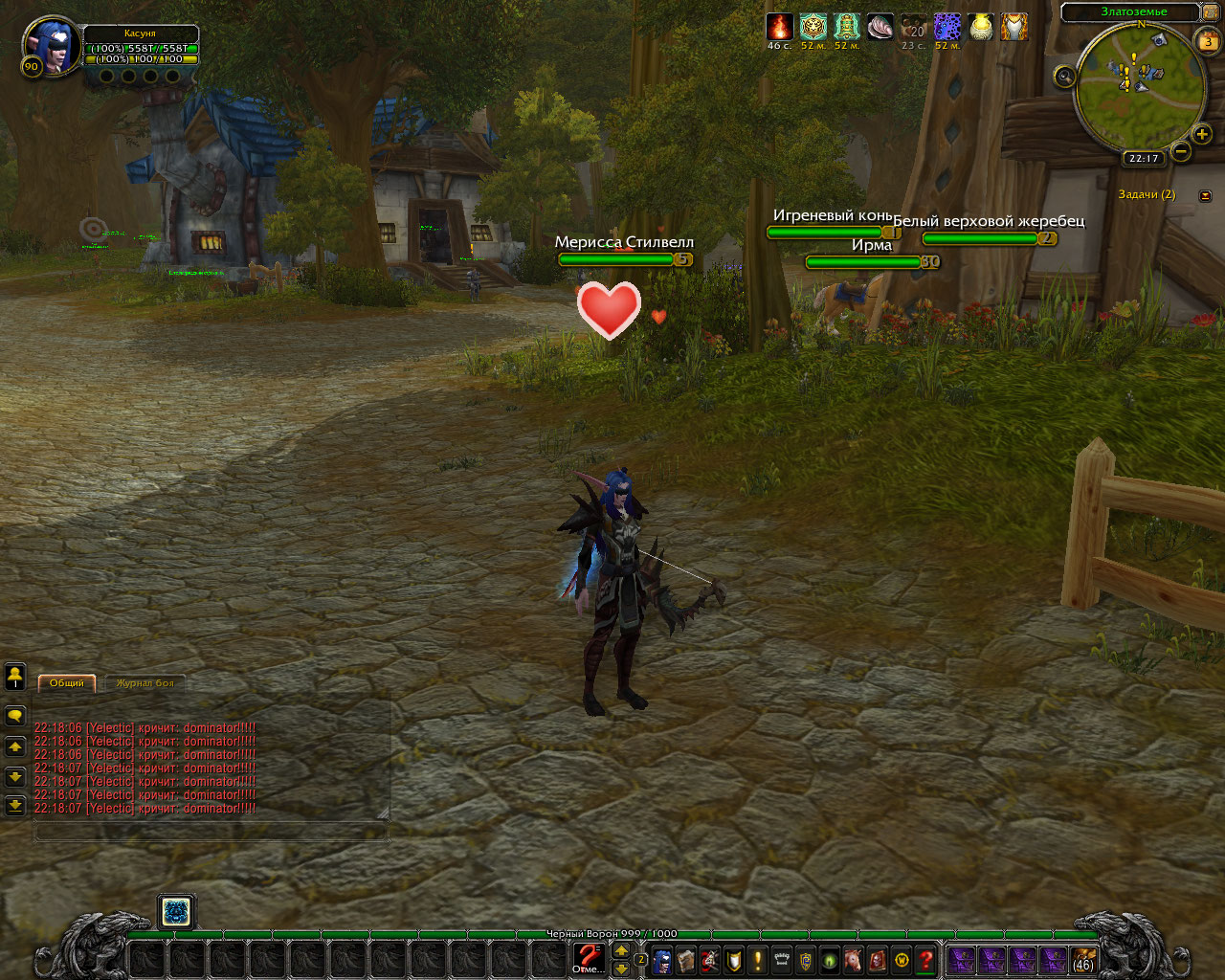This screenshot has width=1225, height=980.
Task: Open the social friends button
Action: click(x=15, y=677)
